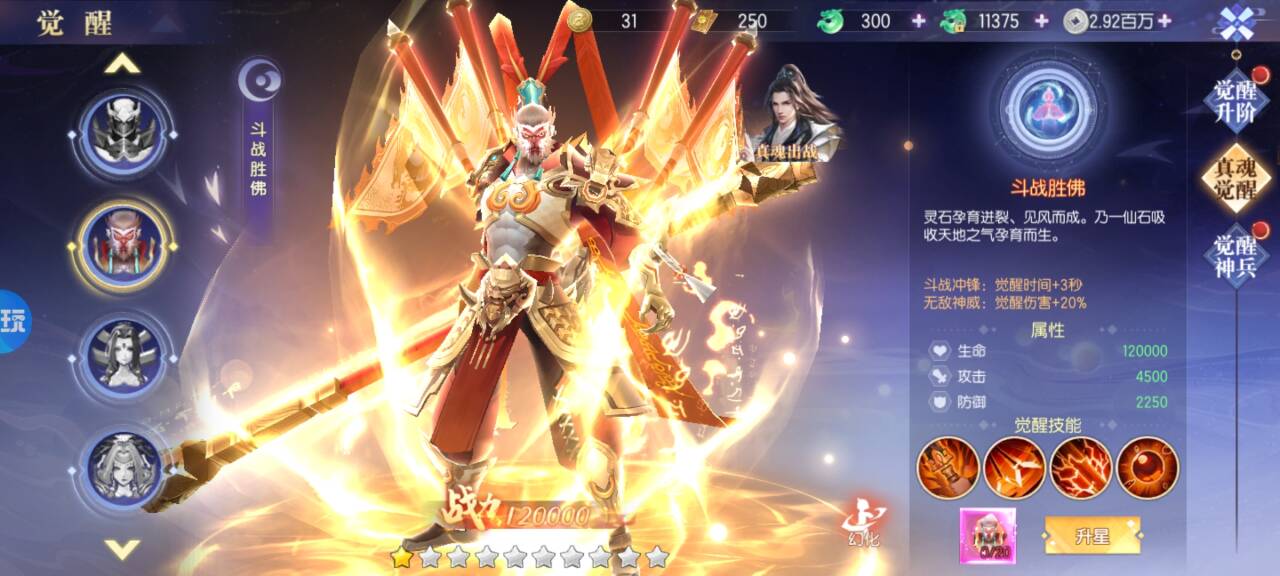The height and width of the screenshot is (576, 1280).
Task: View the golden staff awakening skill
Action: pyautogui.click(x=948, y=468)
